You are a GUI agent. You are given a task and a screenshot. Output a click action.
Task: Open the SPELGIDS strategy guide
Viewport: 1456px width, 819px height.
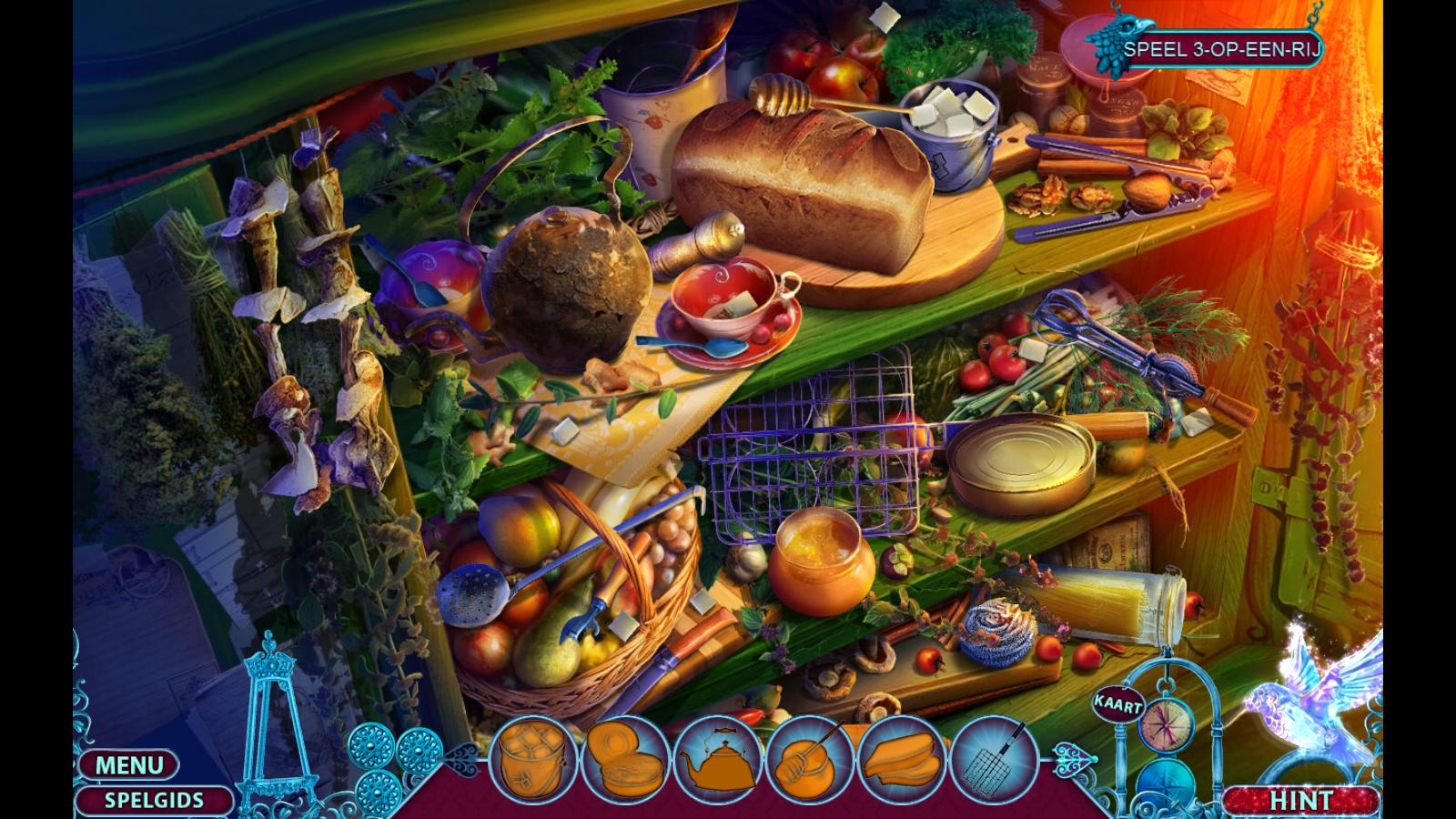point(153,801)
